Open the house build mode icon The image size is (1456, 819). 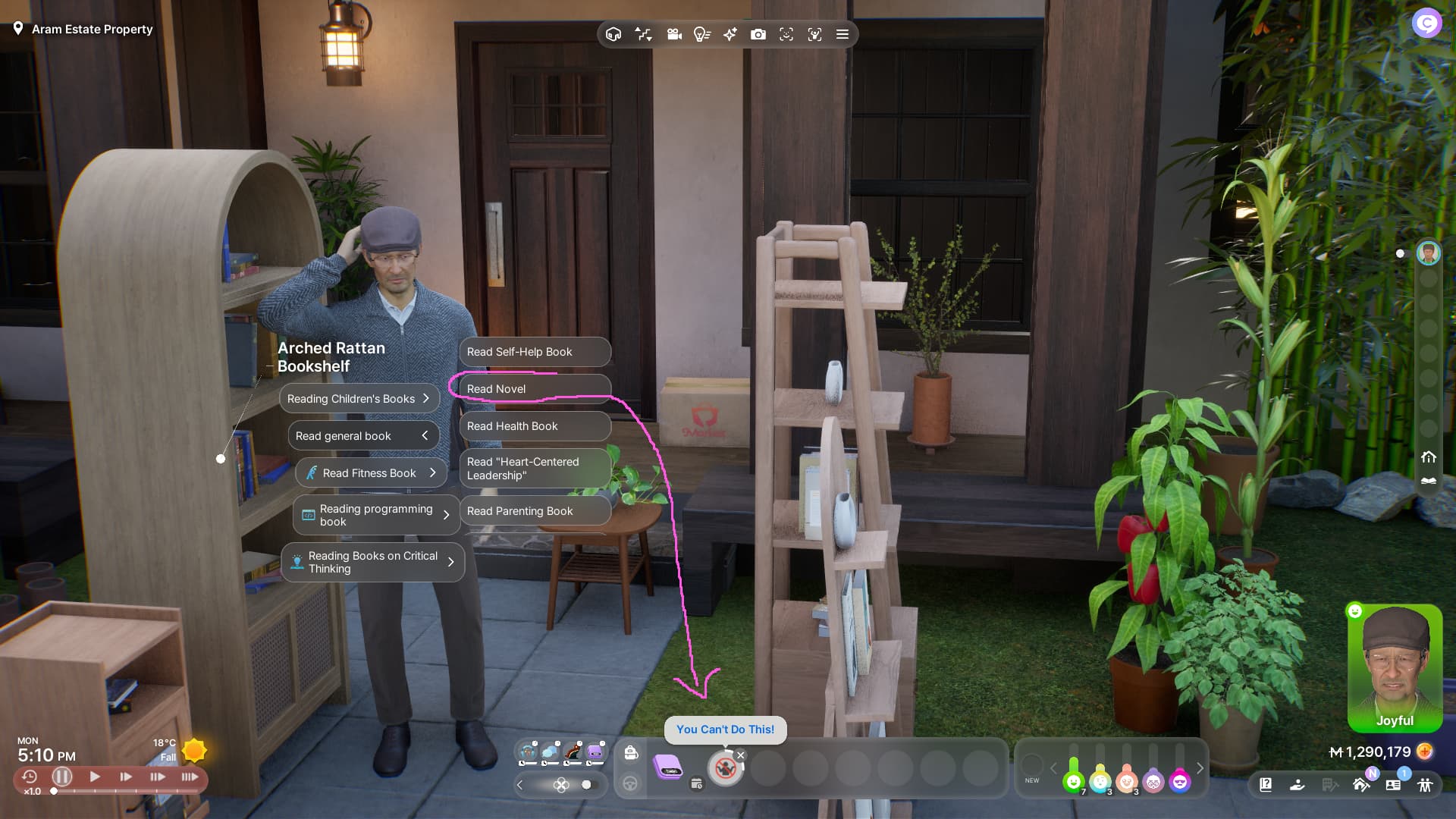(x=1360, y=785)
